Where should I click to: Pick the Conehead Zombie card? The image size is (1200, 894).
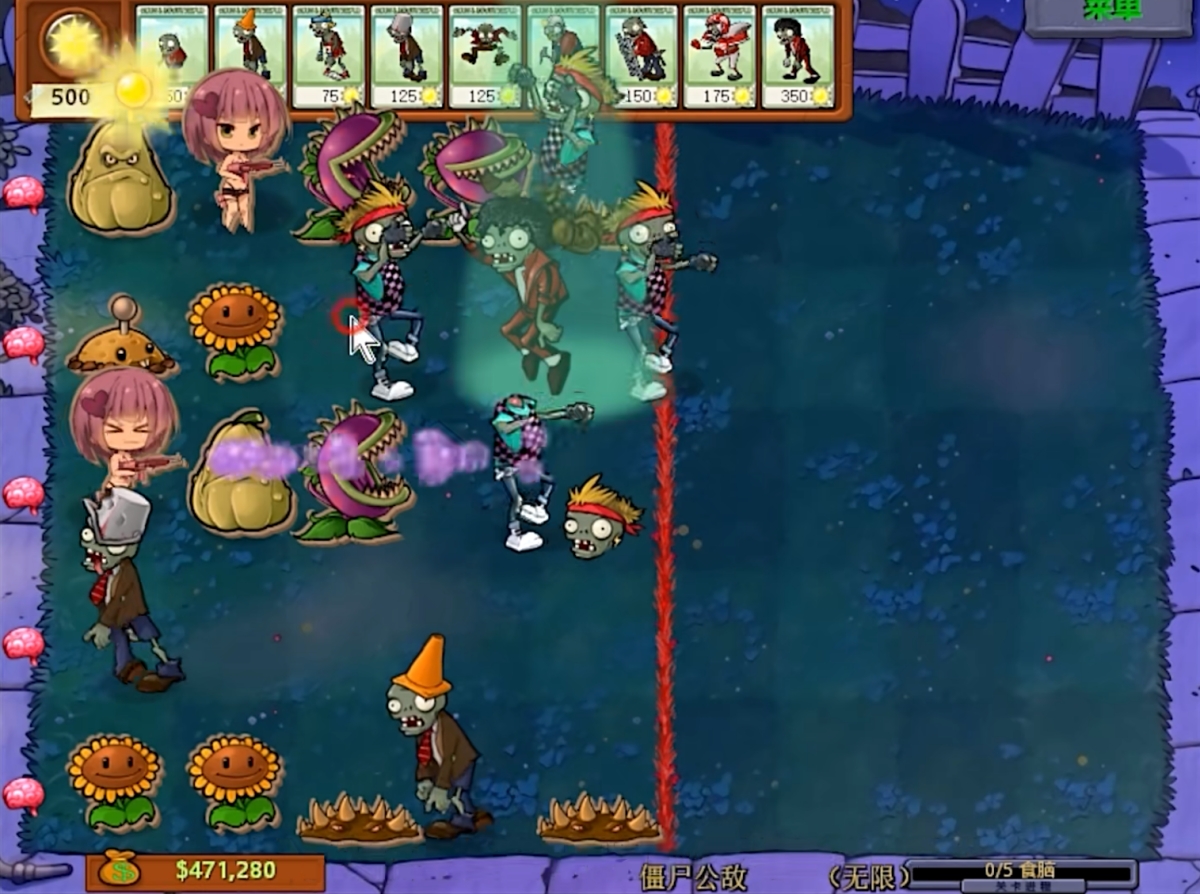[x=250, y=55]
